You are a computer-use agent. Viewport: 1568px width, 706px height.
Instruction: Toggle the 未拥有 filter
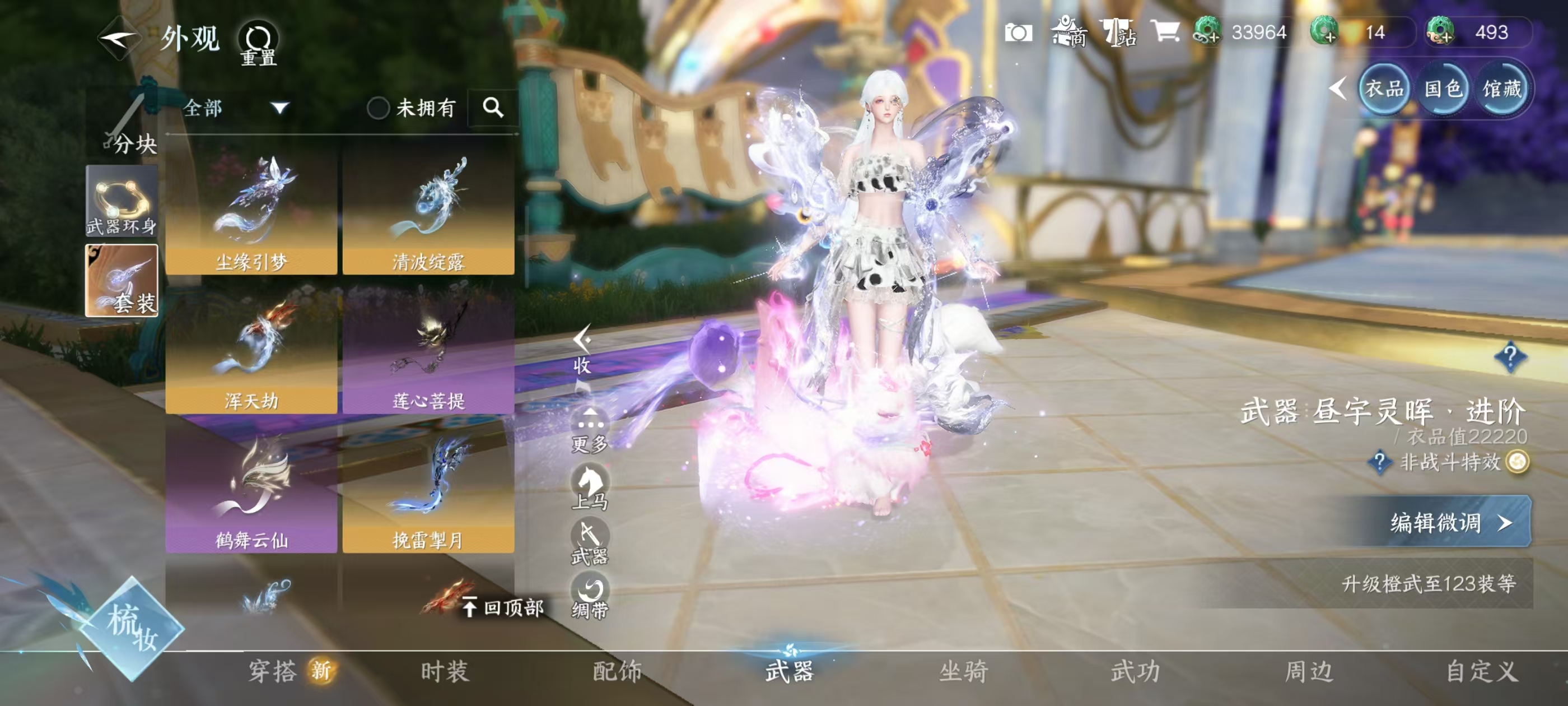click(378, 109)
